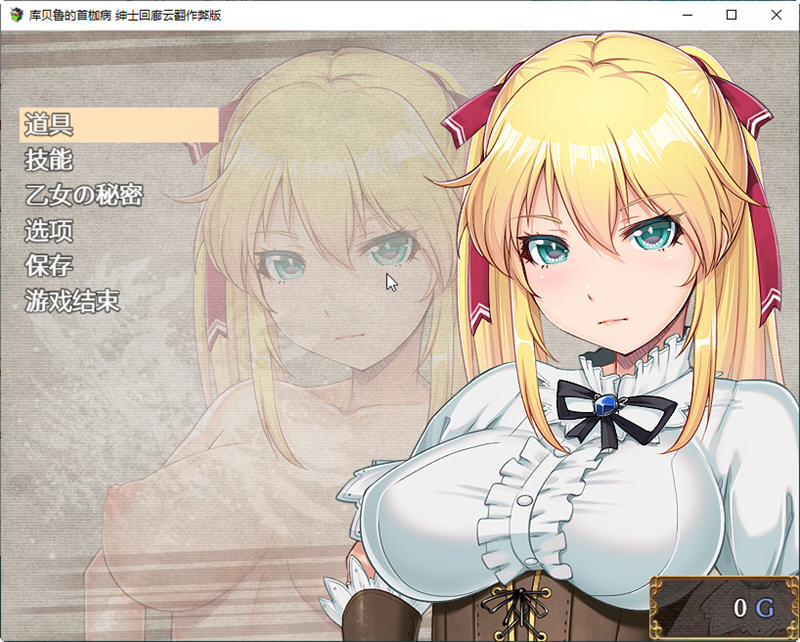Select 保存 to save the game
Image resolution: width=800 pixels, height=642 pixels.
click(x=49, y=266)
